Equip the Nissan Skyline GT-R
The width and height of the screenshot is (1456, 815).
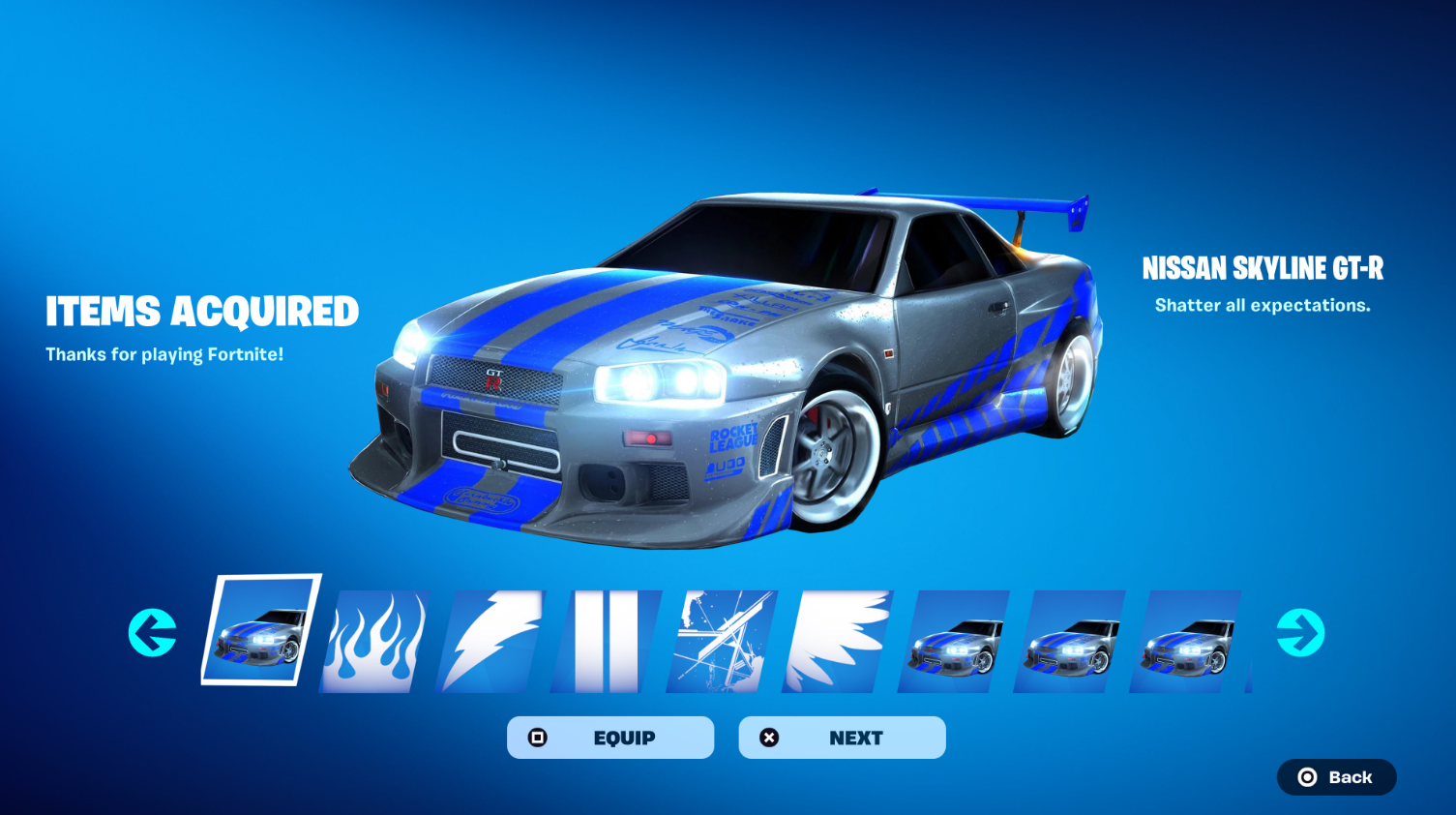(610, 738)
